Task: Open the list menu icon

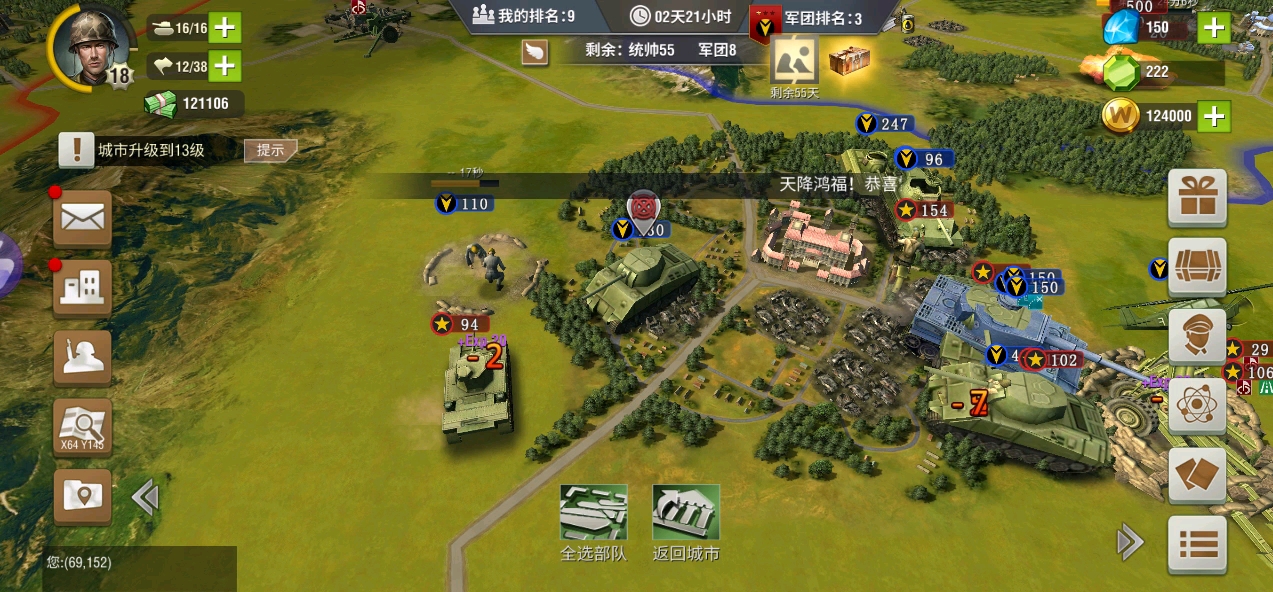Action: point(1197,545)
